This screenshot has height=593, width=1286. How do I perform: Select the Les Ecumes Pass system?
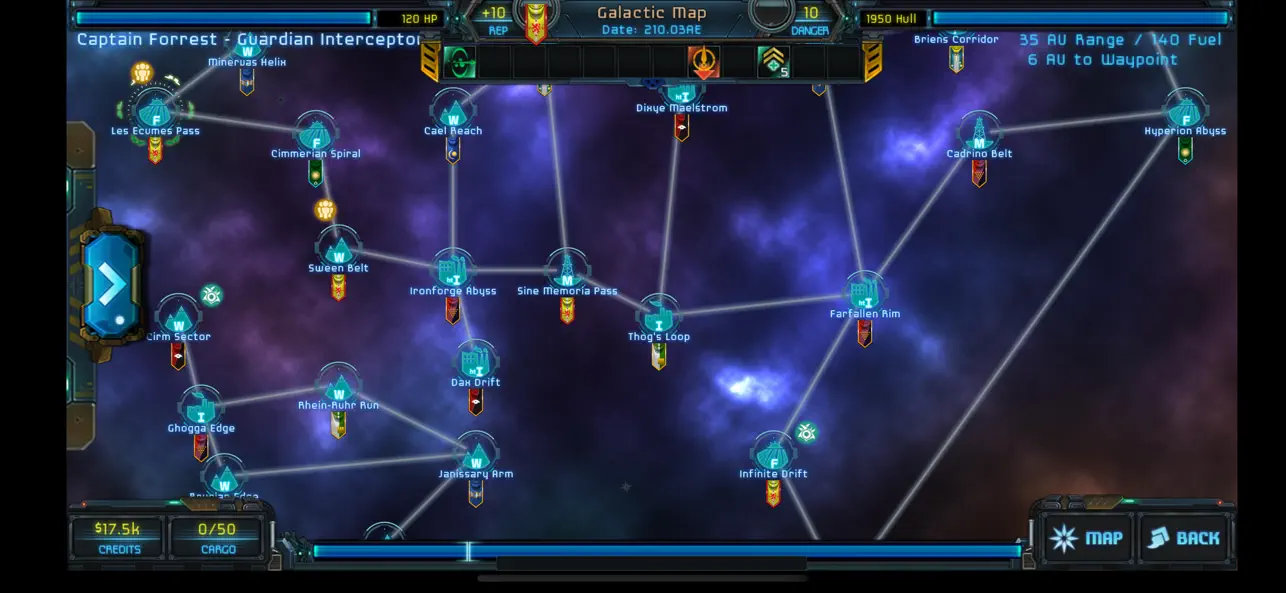155,109
